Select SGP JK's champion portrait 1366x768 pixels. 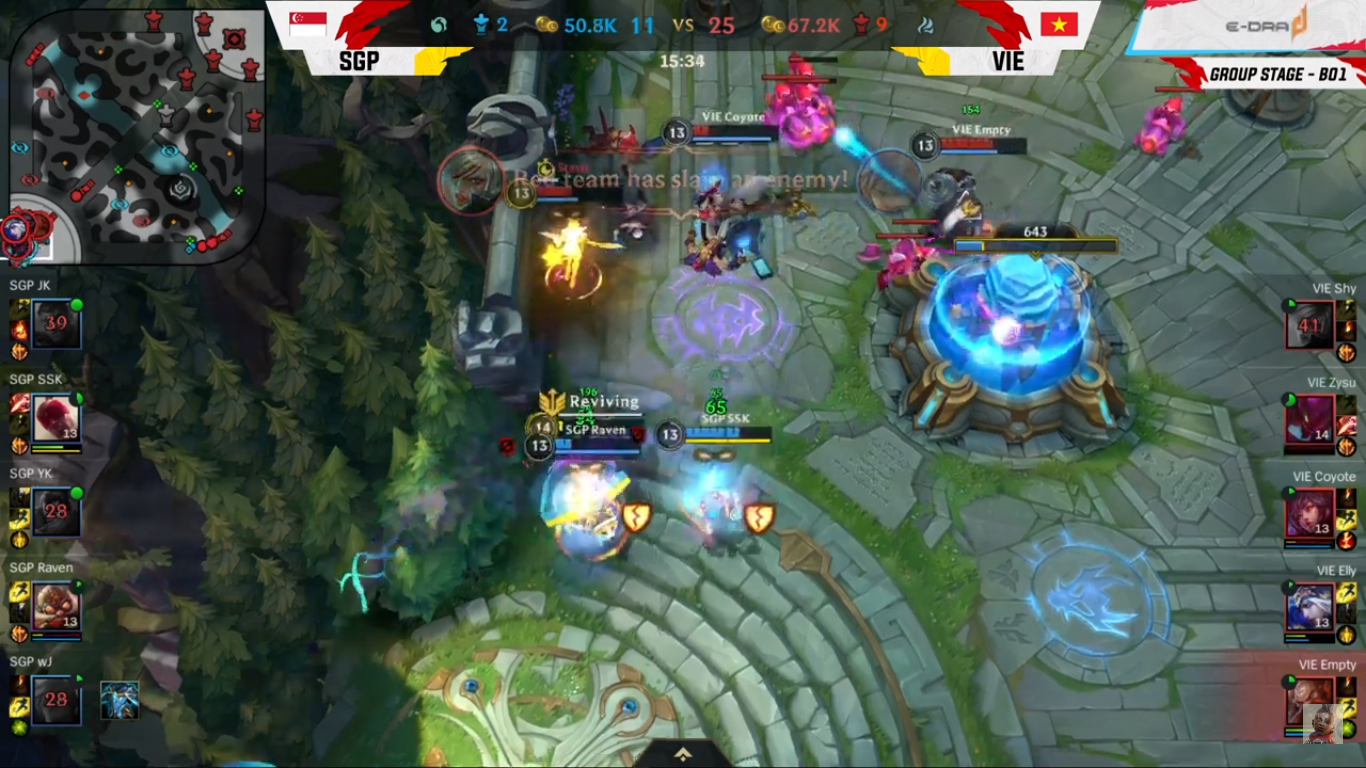tap(56, 323)
